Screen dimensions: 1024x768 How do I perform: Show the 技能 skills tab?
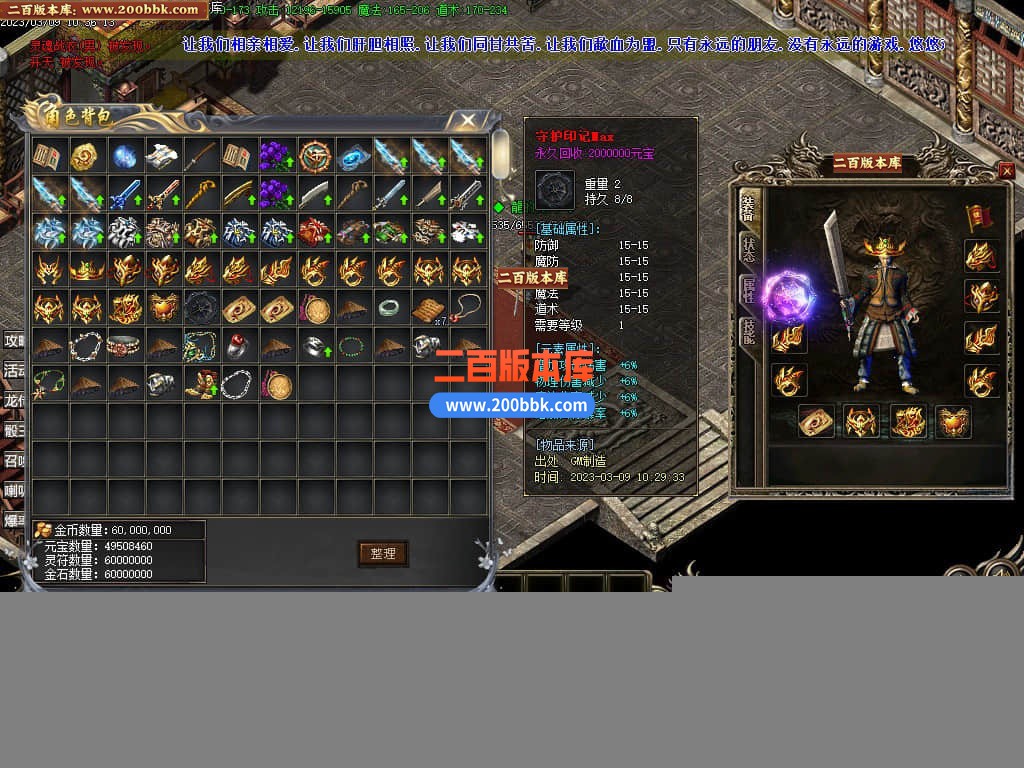[747, 332]
